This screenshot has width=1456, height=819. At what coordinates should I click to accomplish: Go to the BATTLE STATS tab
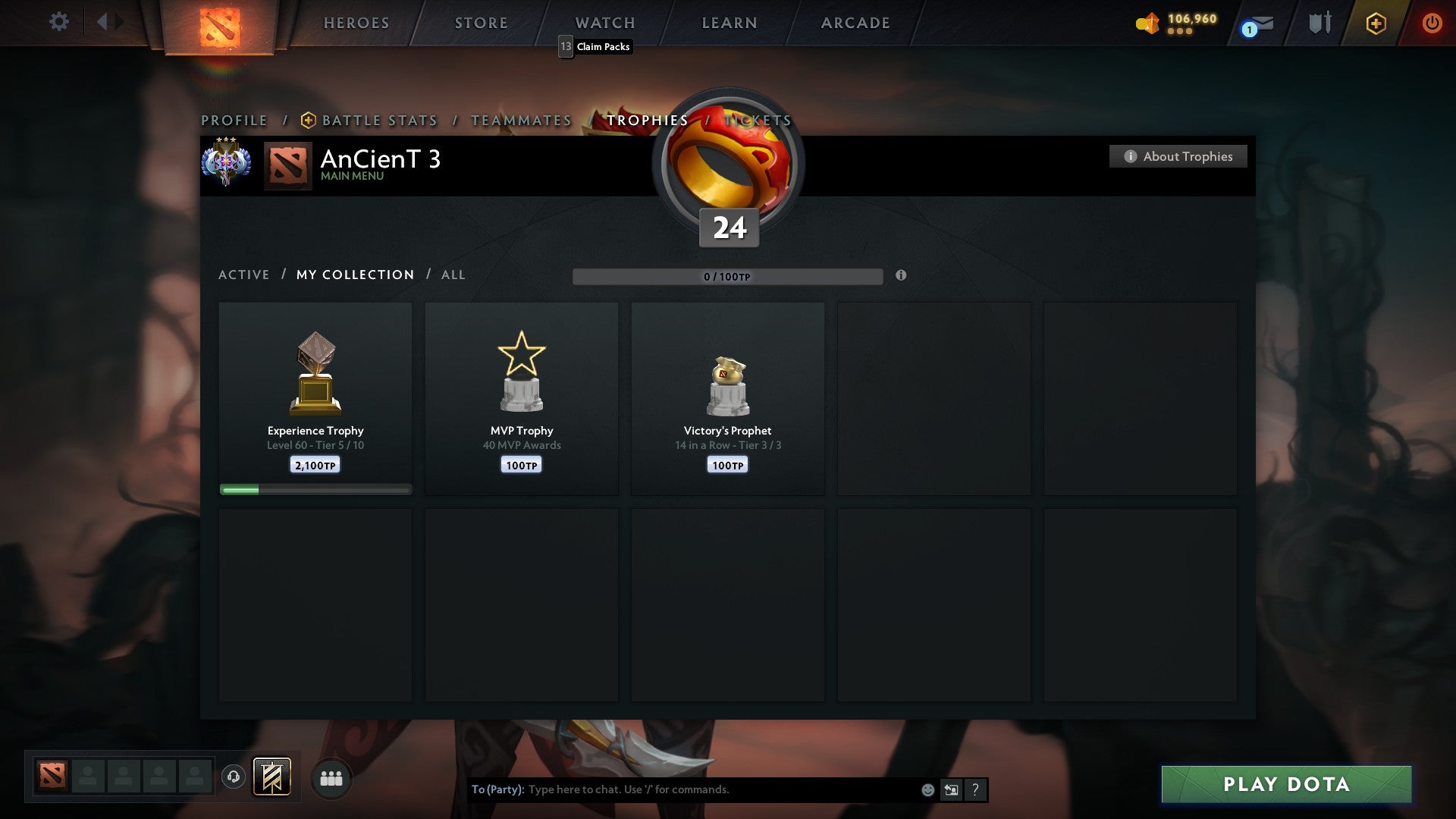(378, 120)
